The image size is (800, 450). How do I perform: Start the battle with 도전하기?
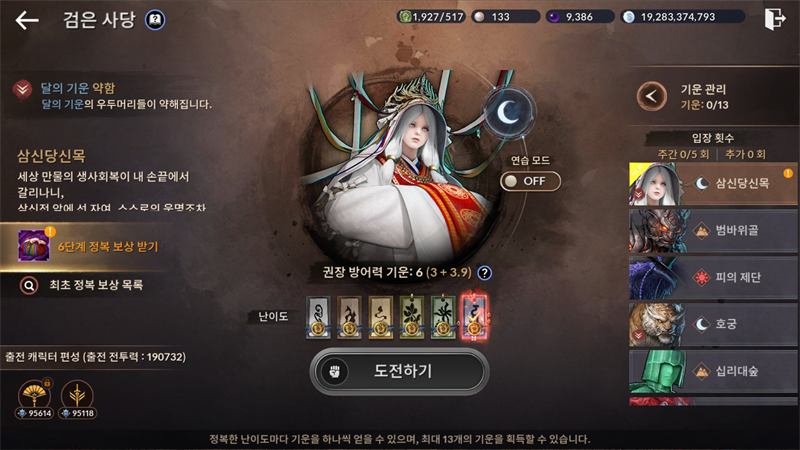pyautogui.click(x=399, y=370)
